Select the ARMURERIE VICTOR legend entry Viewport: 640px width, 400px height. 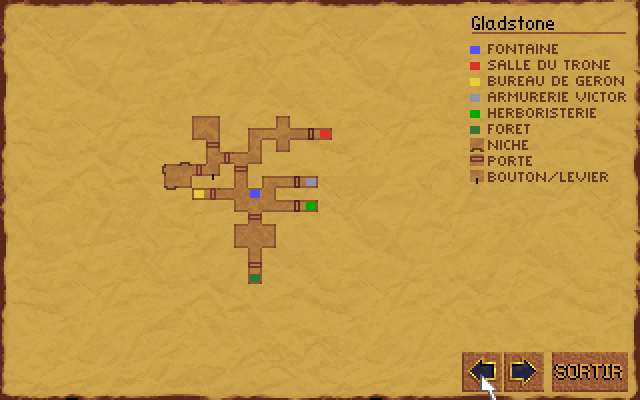point(556,97)
